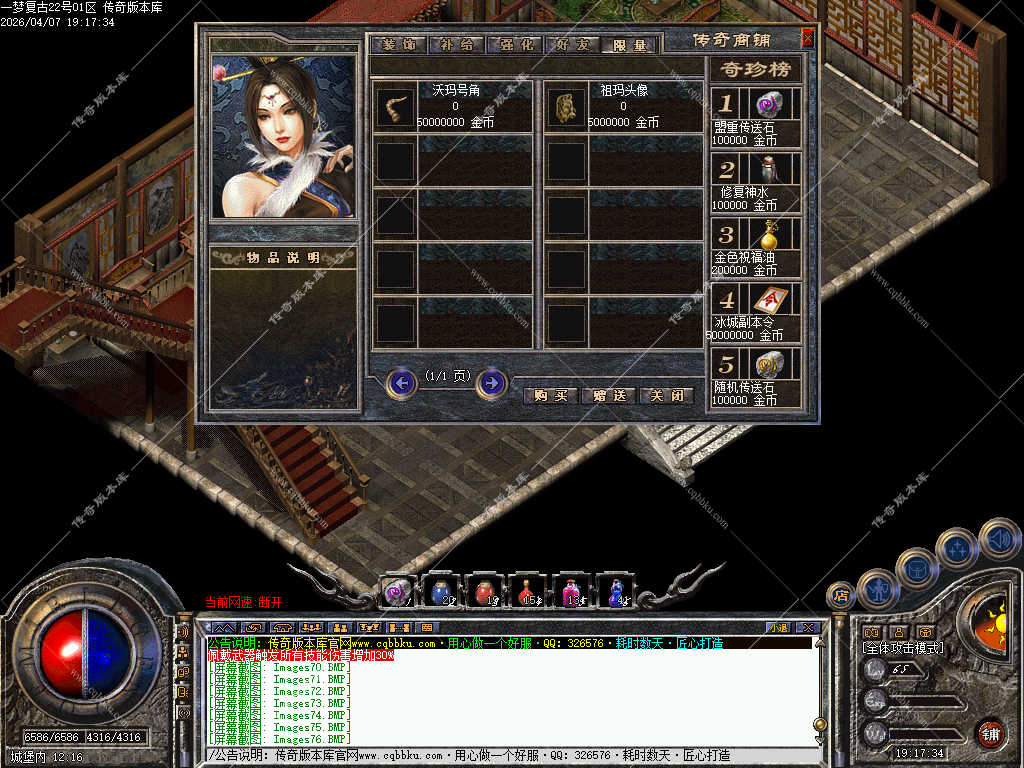The image size is (1024, 768).
Task: Select the 强化 shop tab
Action: [515, 45]
